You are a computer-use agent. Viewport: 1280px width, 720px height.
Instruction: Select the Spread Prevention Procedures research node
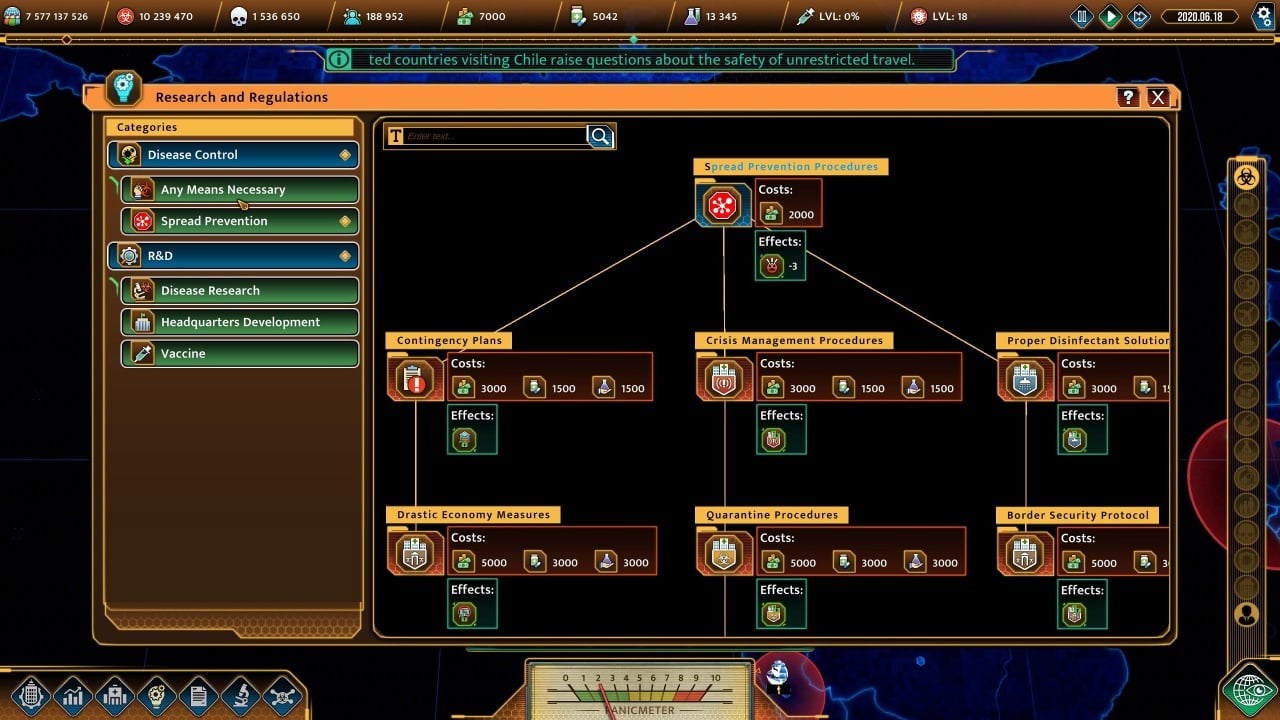tap(722, 205)
